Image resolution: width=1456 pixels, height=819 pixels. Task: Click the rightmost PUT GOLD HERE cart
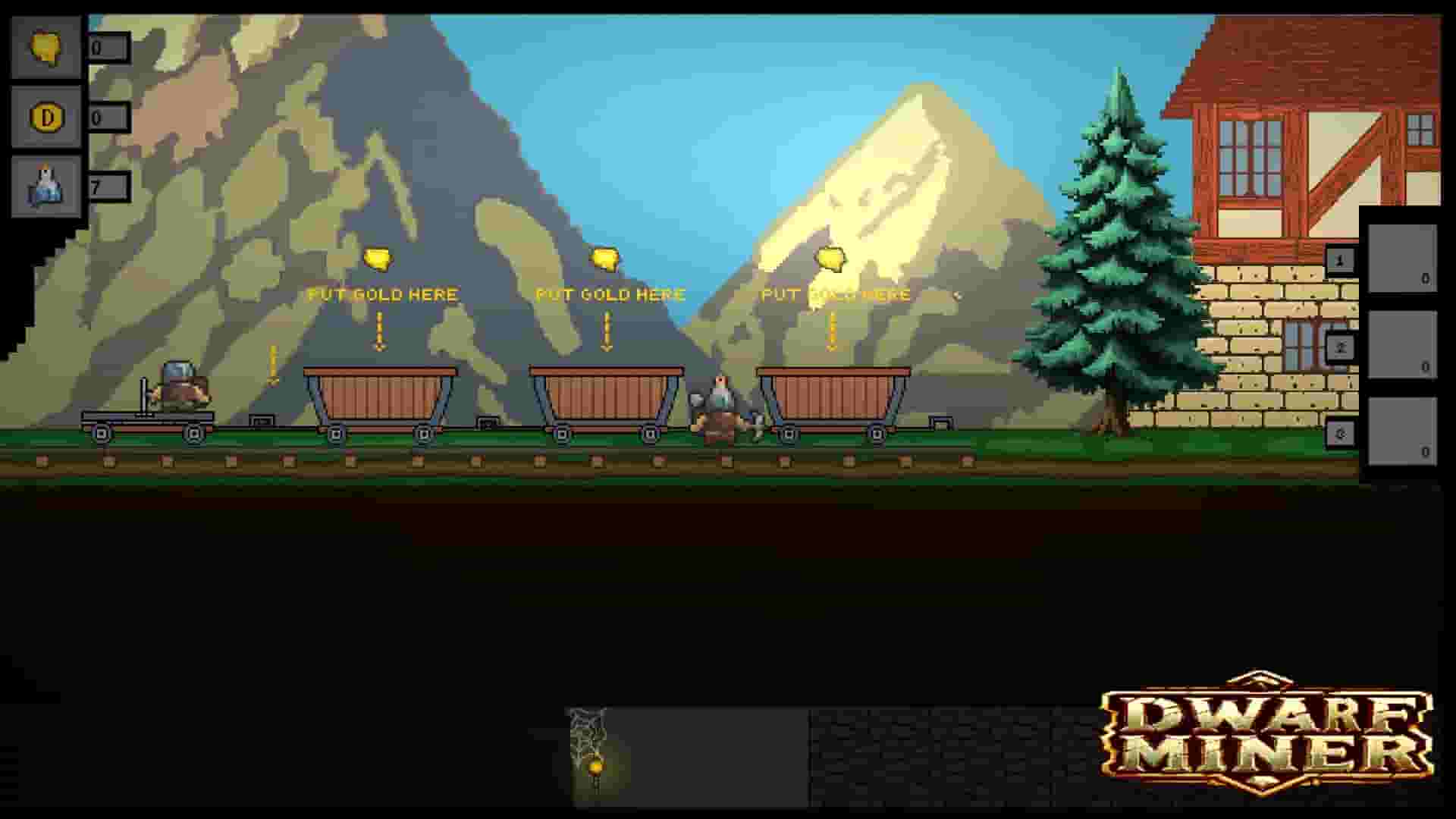(x=831, y=394)
